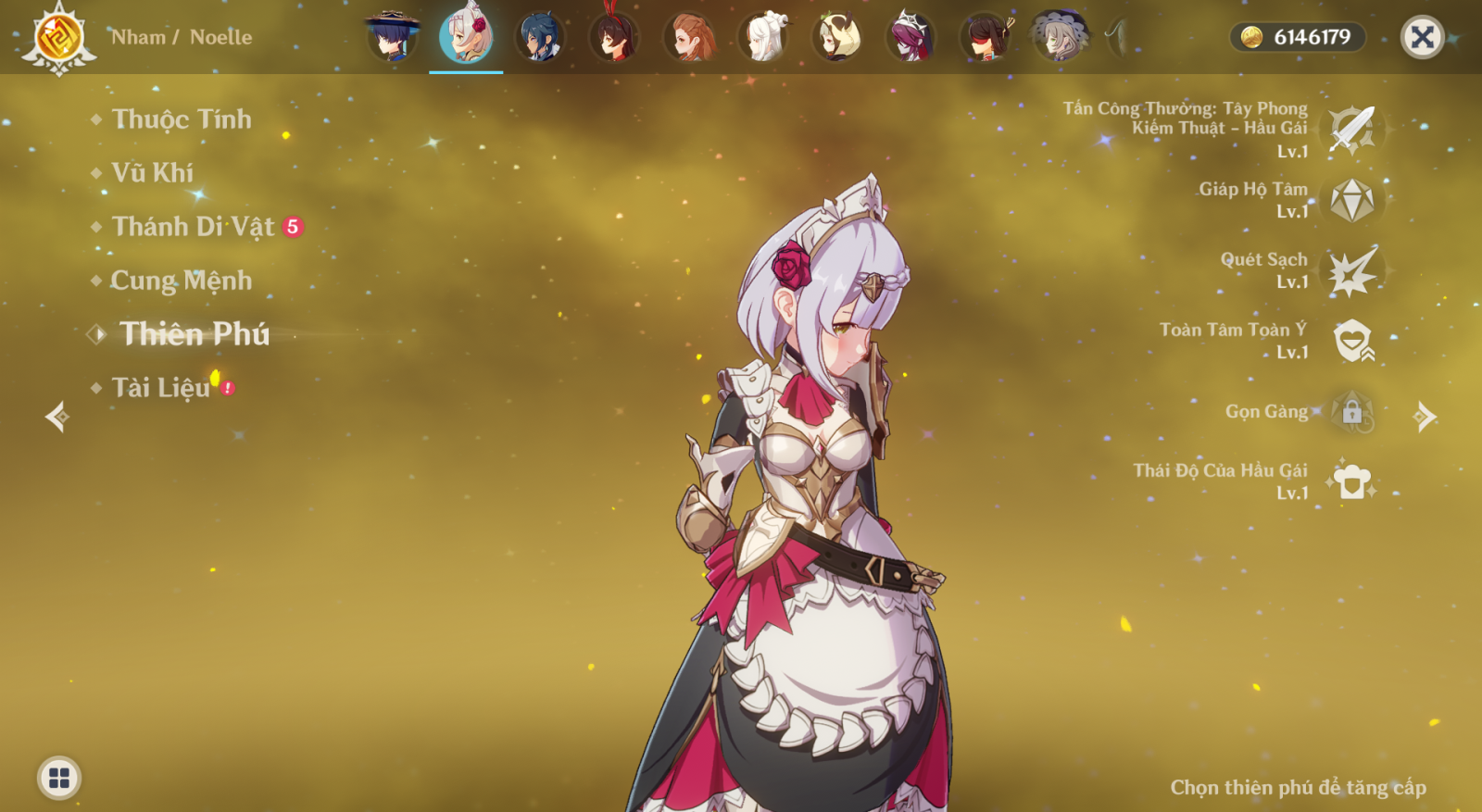Select the Vũ Khí weapon menu entry
The height and width of the screenshot is (812, 1482).
point(152,173)
